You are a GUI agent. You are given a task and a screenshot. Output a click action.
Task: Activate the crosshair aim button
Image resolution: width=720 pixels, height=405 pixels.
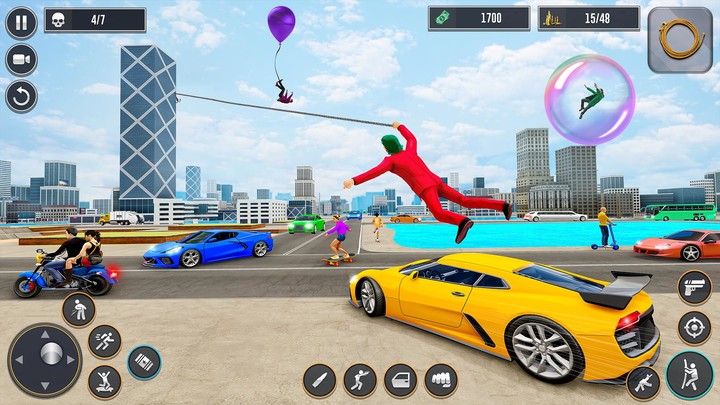pyautogui.click(x=694, y=327)
